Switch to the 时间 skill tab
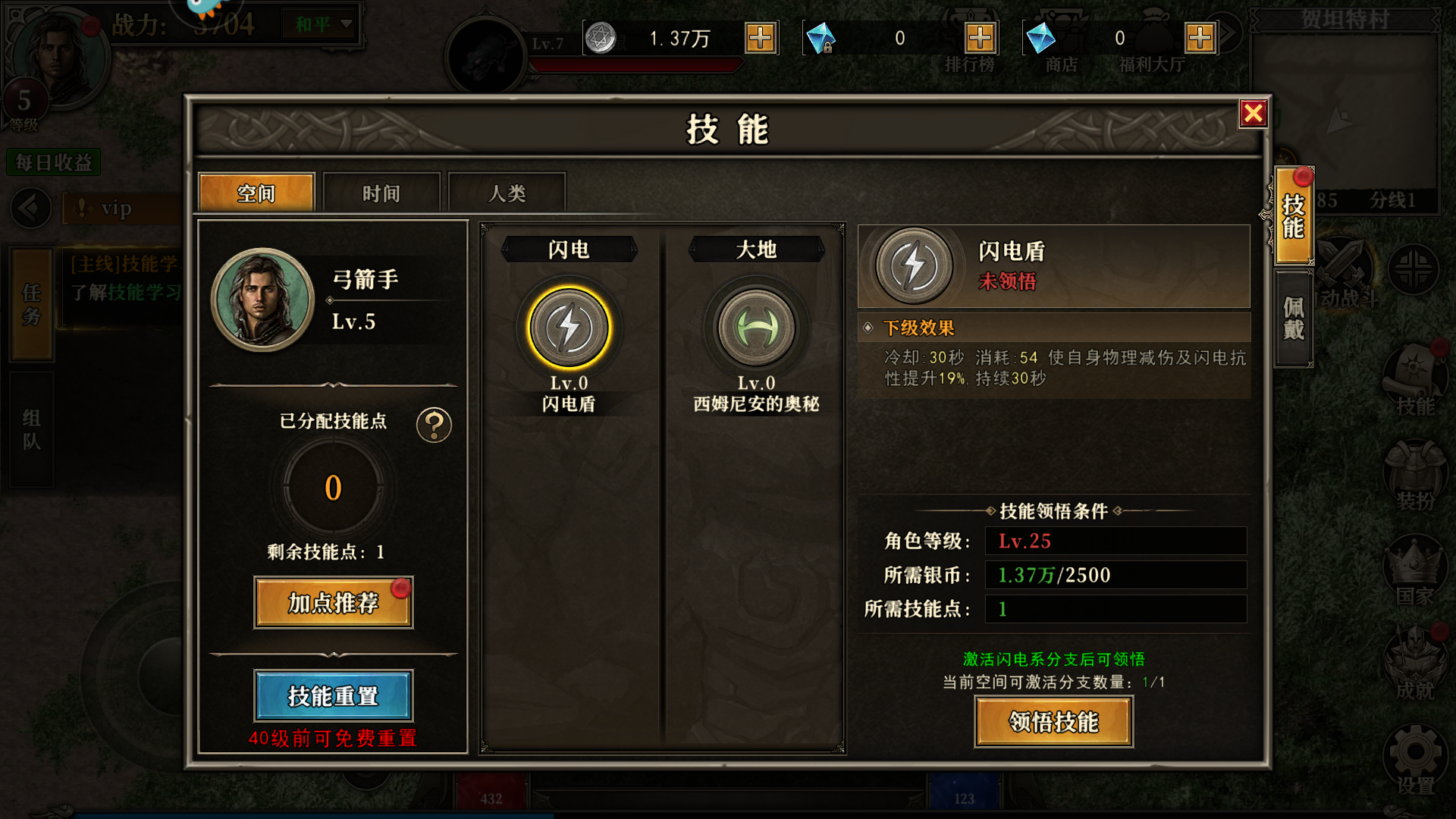Screen dimensions: 1456x819 point(381,193)
